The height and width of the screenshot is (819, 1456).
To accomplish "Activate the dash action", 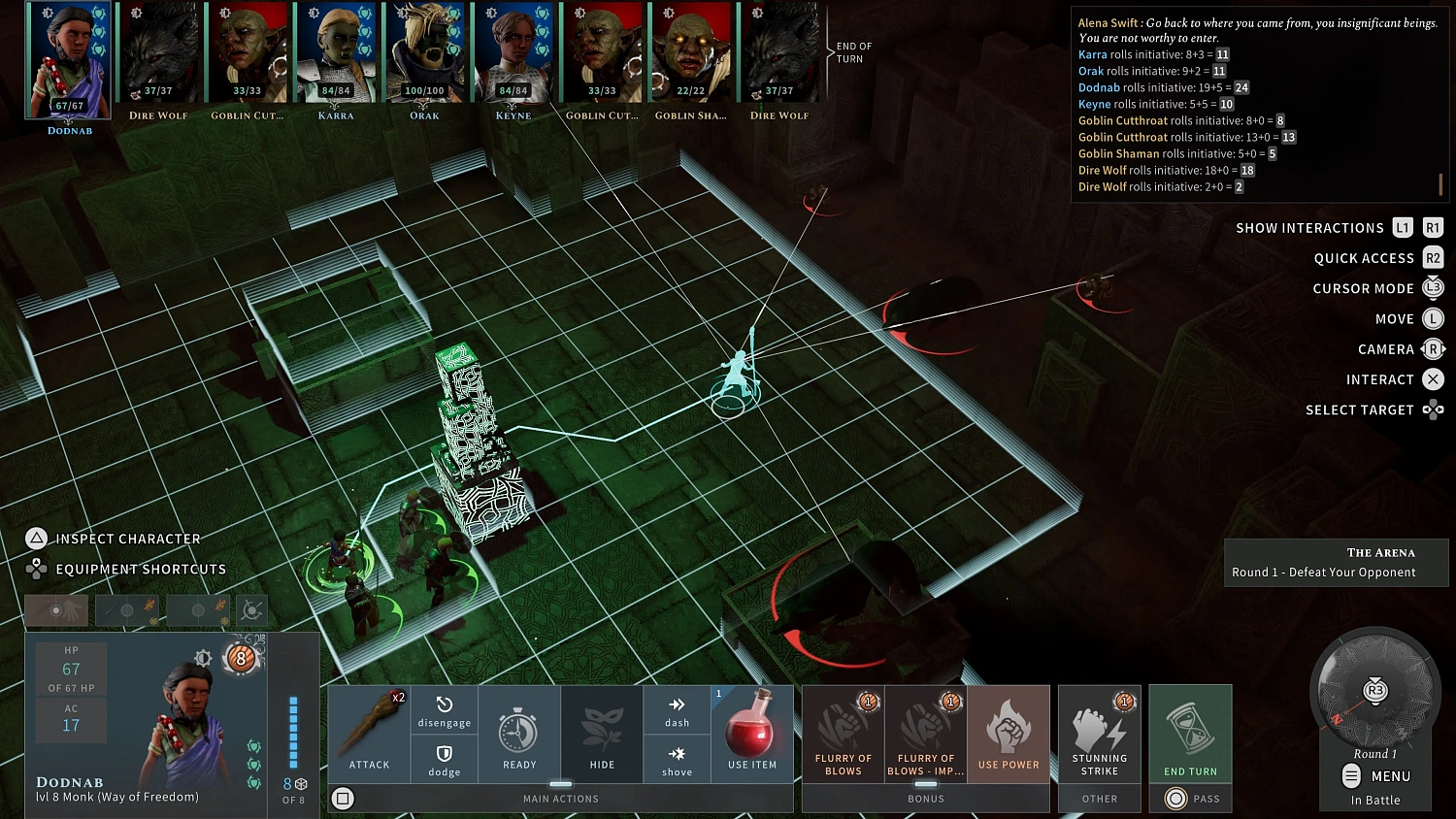I will pyautogui.click(x=678, y=710).
